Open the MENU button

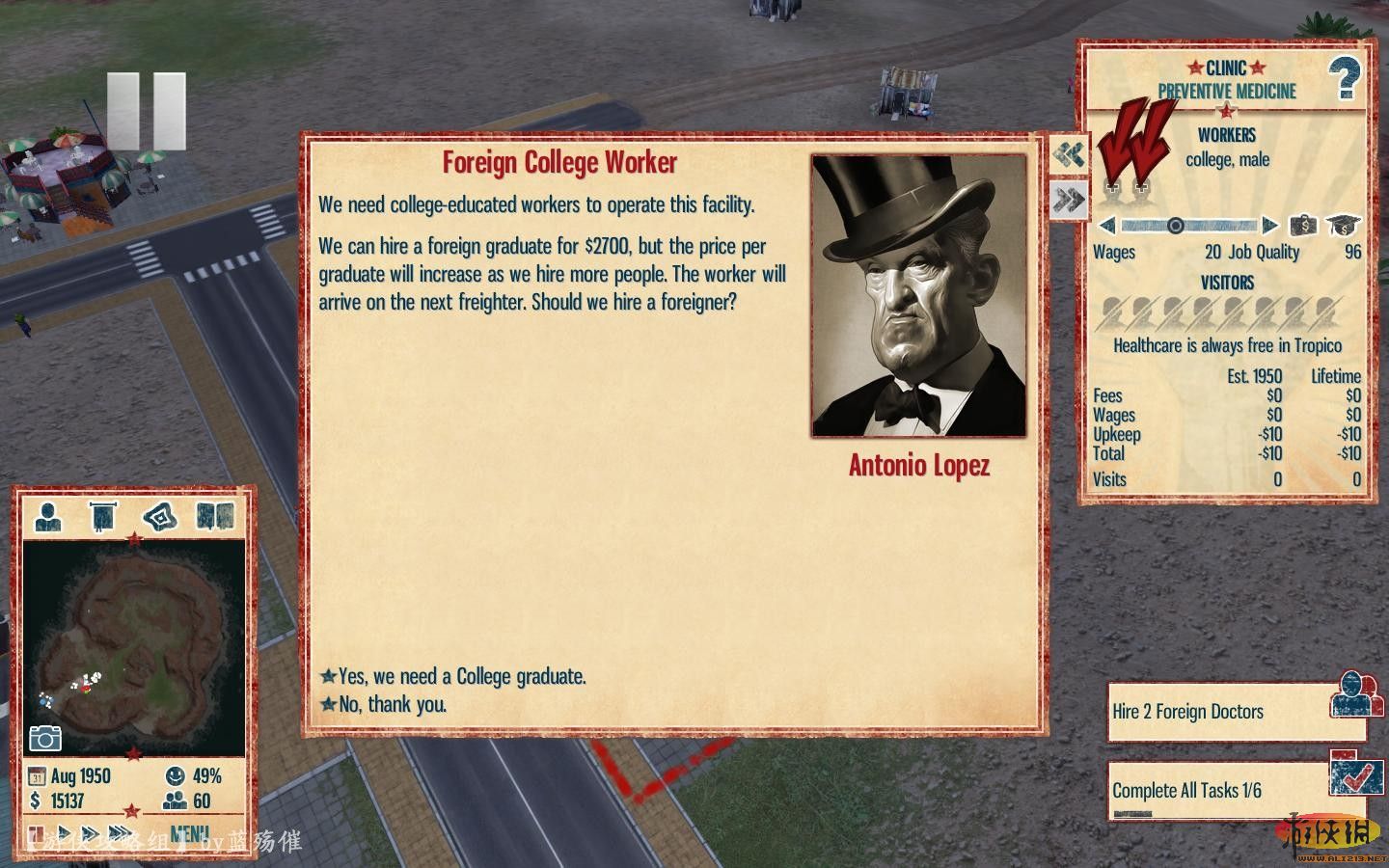189,833
